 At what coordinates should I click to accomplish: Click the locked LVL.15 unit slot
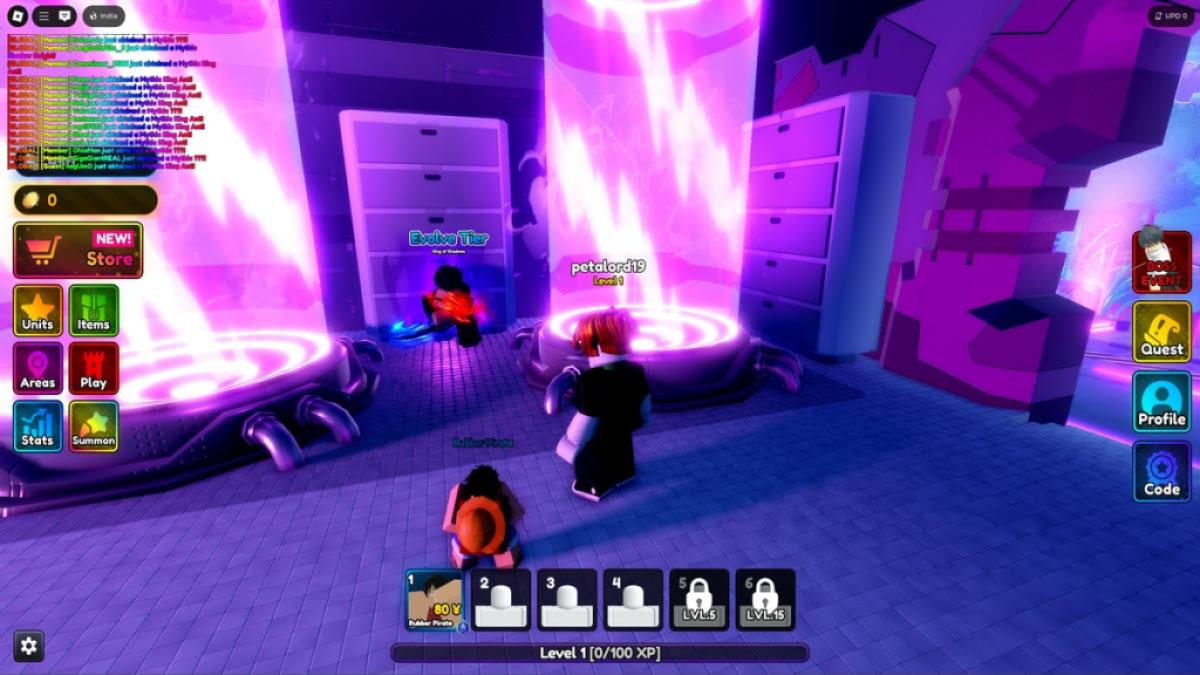point(765,600)
